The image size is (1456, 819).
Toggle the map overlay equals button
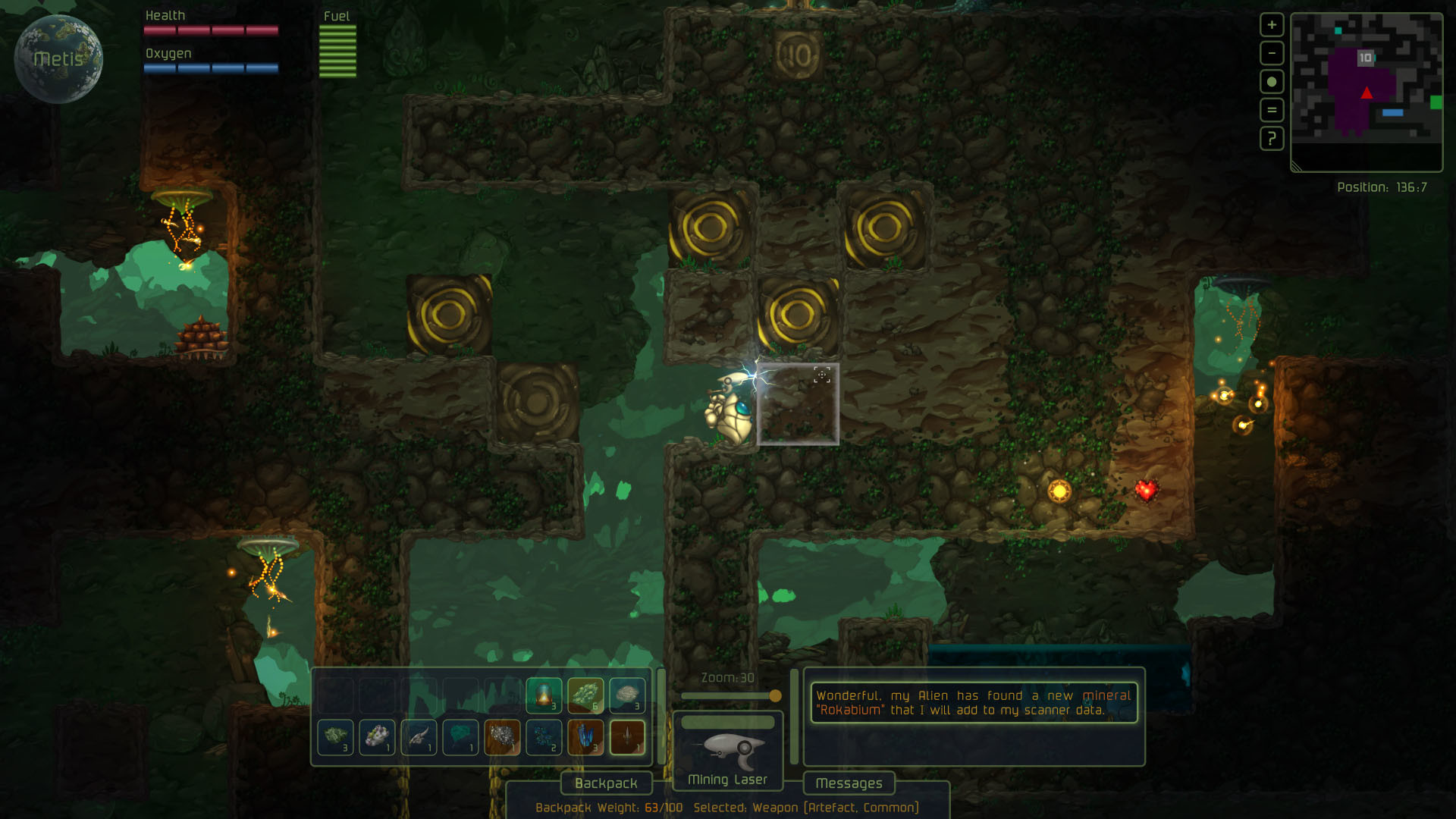(1272, 108)
